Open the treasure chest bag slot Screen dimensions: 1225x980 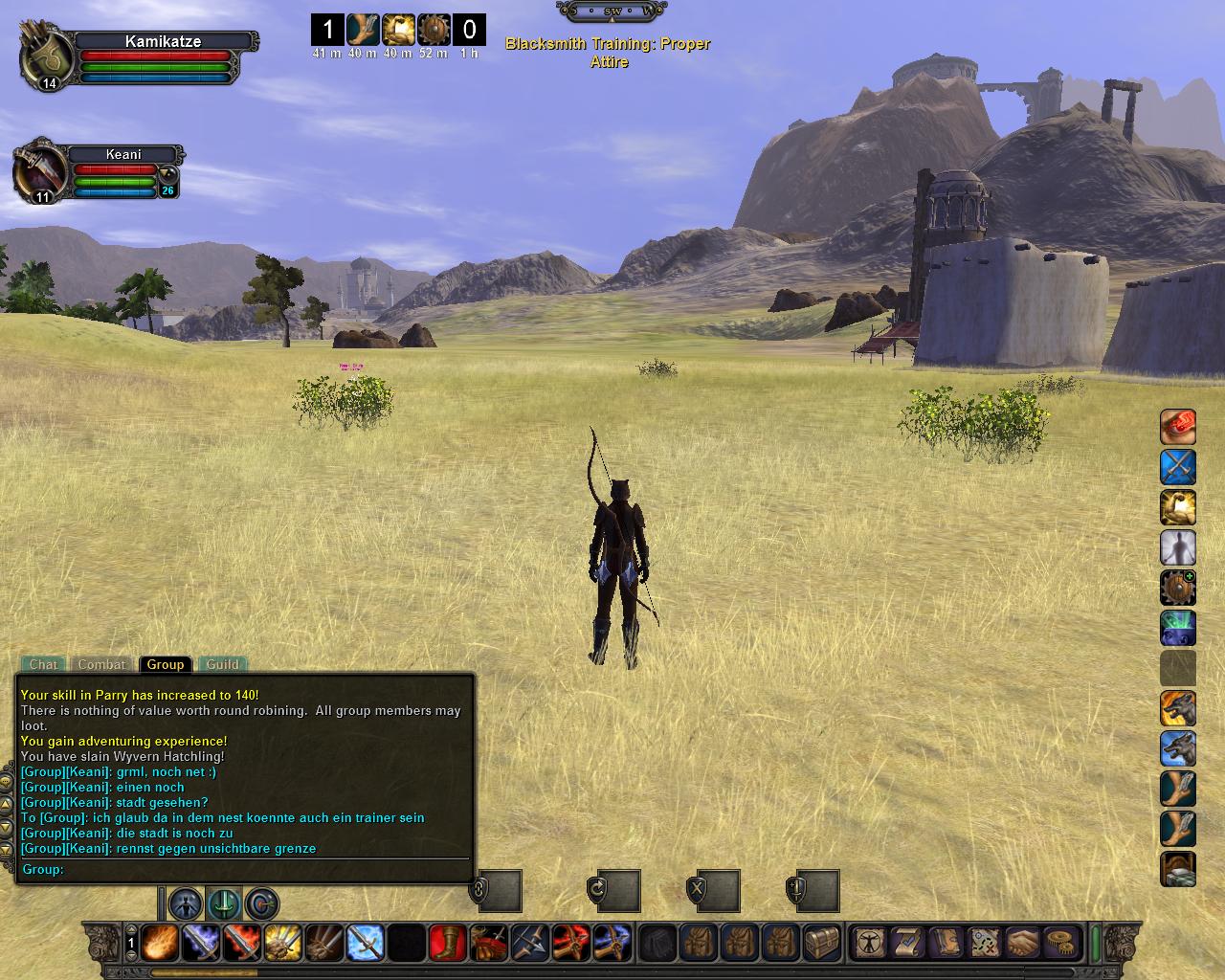(823, 943)
